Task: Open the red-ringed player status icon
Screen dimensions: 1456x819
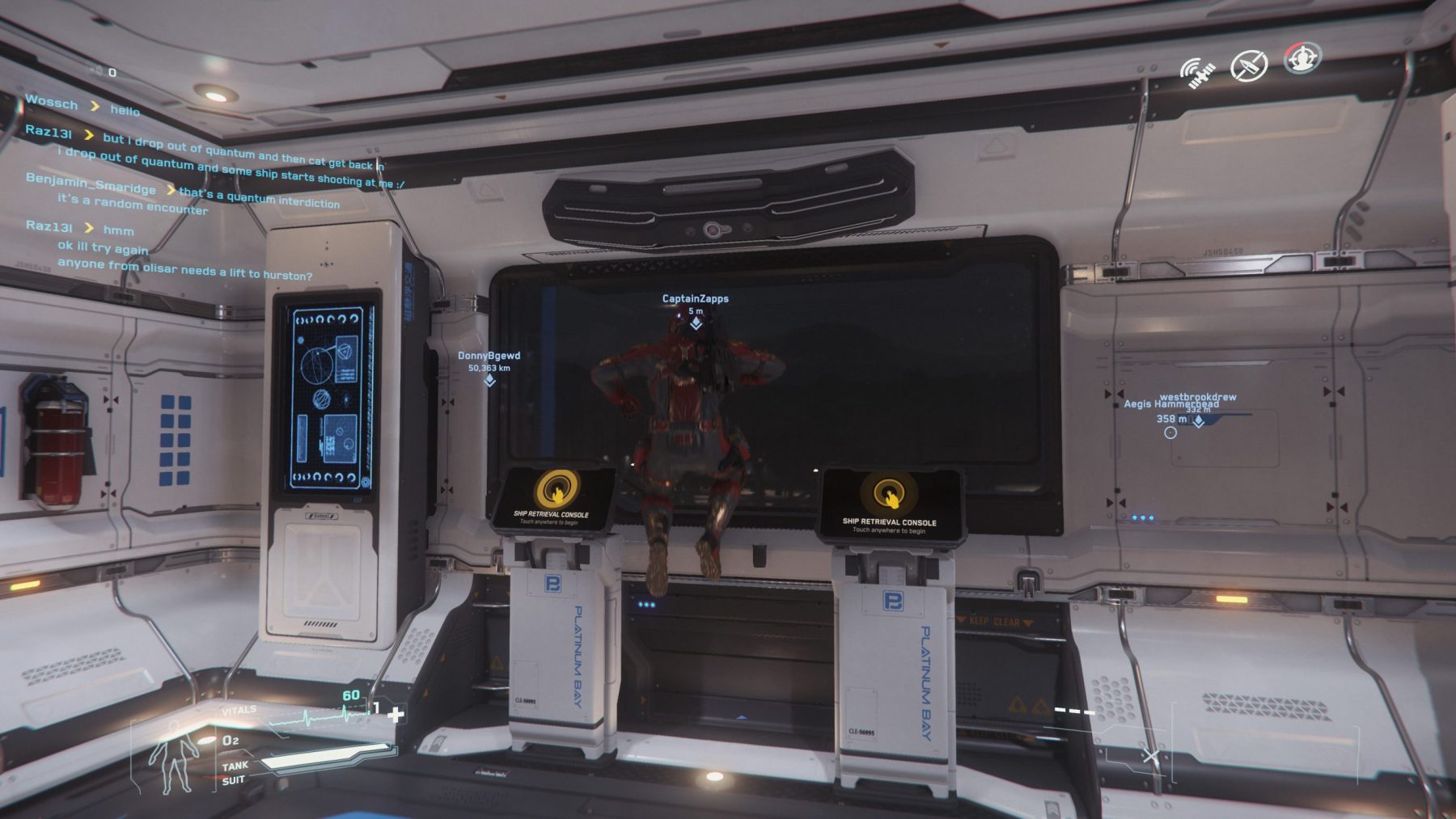Action: [1302, 58]
